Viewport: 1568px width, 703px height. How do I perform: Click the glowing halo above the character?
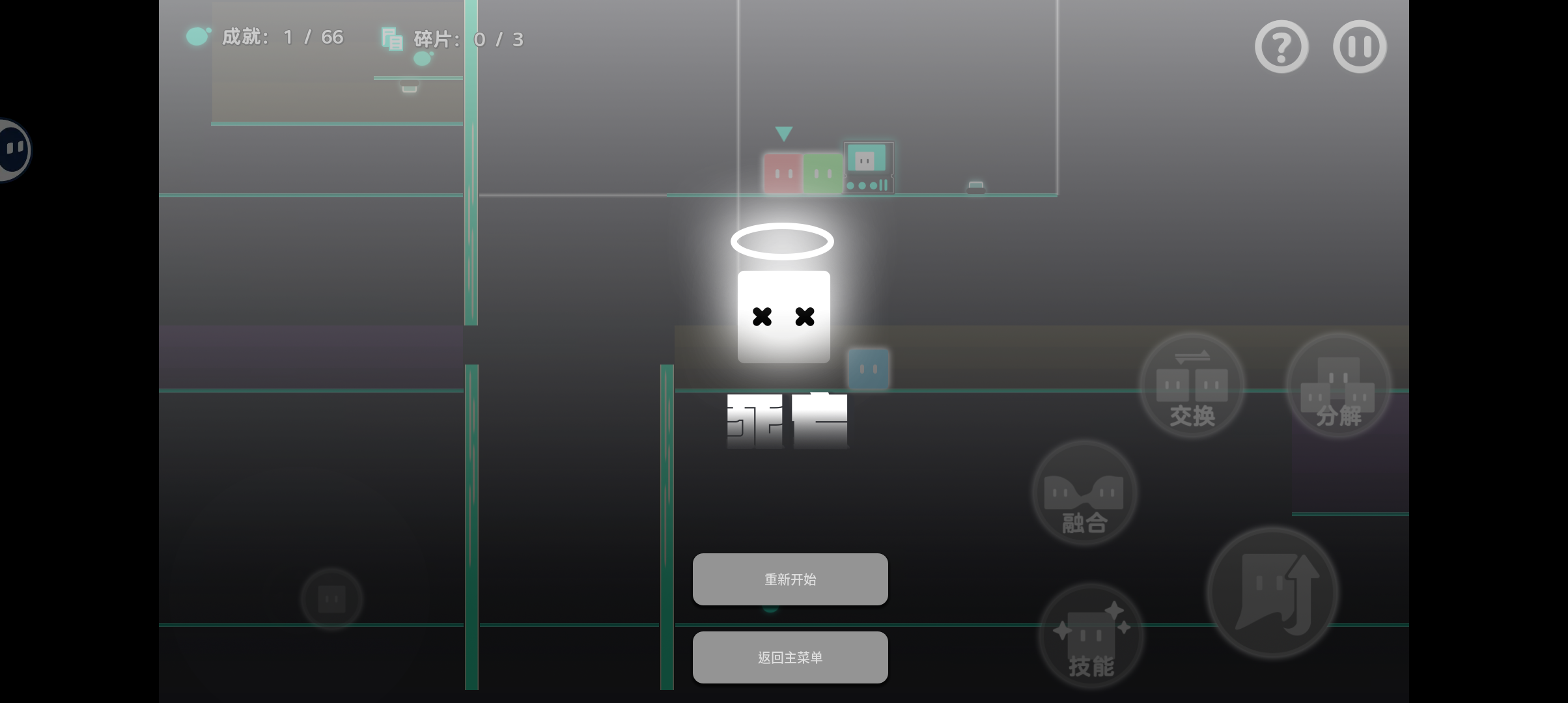coord(783,241)
